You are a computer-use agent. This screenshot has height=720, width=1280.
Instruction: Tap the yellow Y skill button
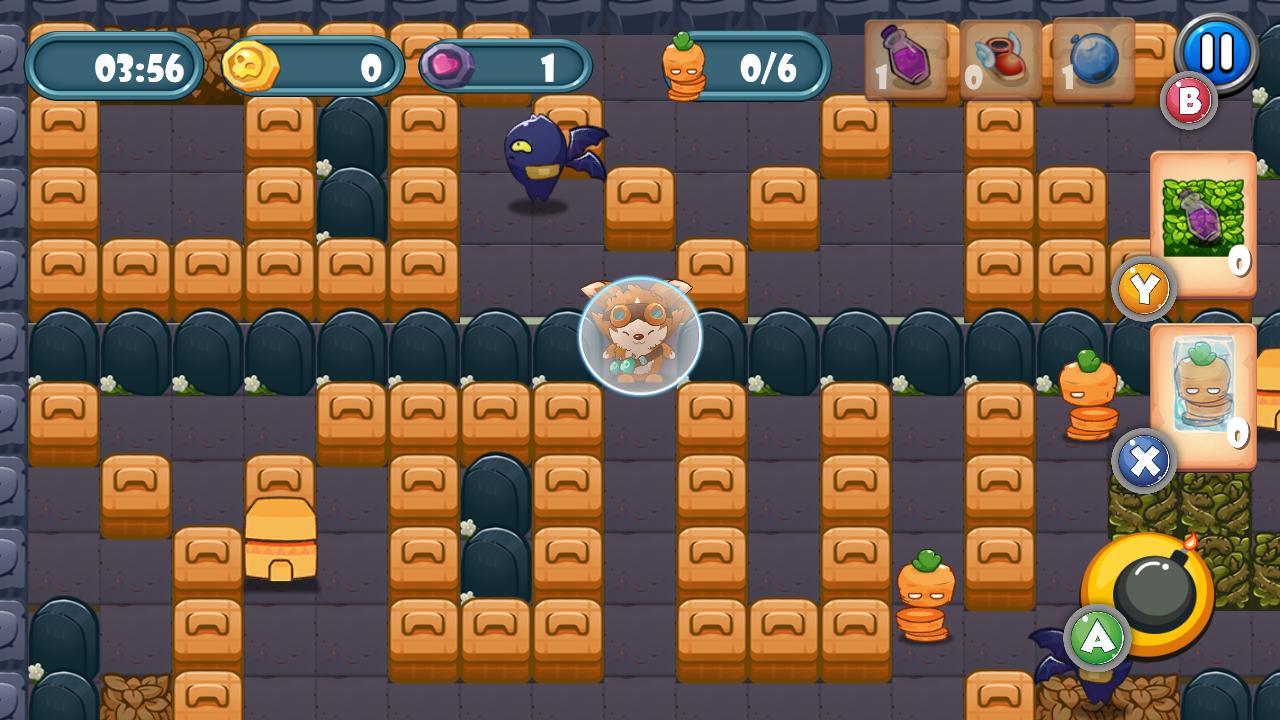tap(1142, 288)
